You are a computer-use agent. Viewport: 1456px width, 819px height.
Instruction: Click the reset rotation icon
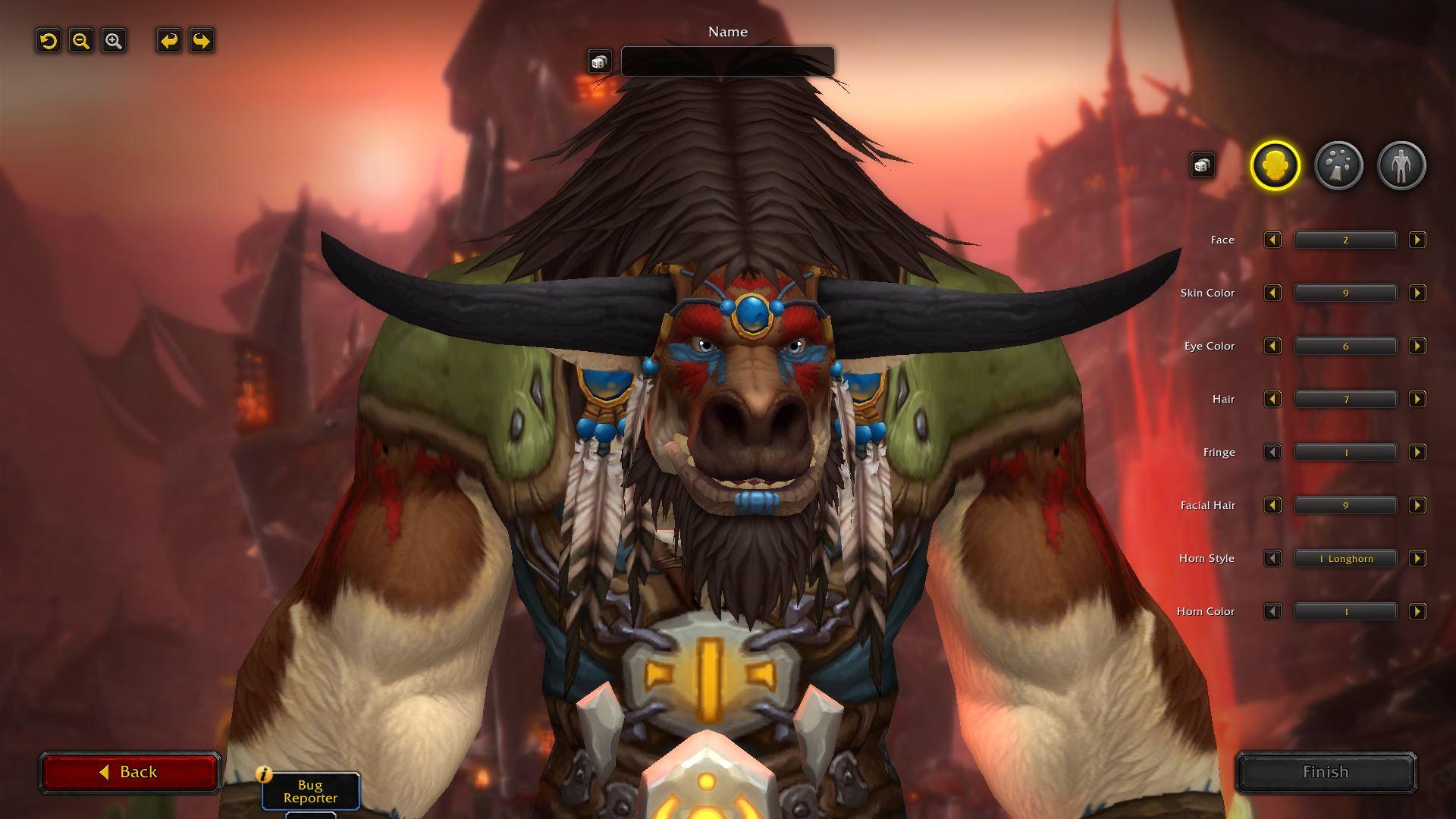(49, 41)
